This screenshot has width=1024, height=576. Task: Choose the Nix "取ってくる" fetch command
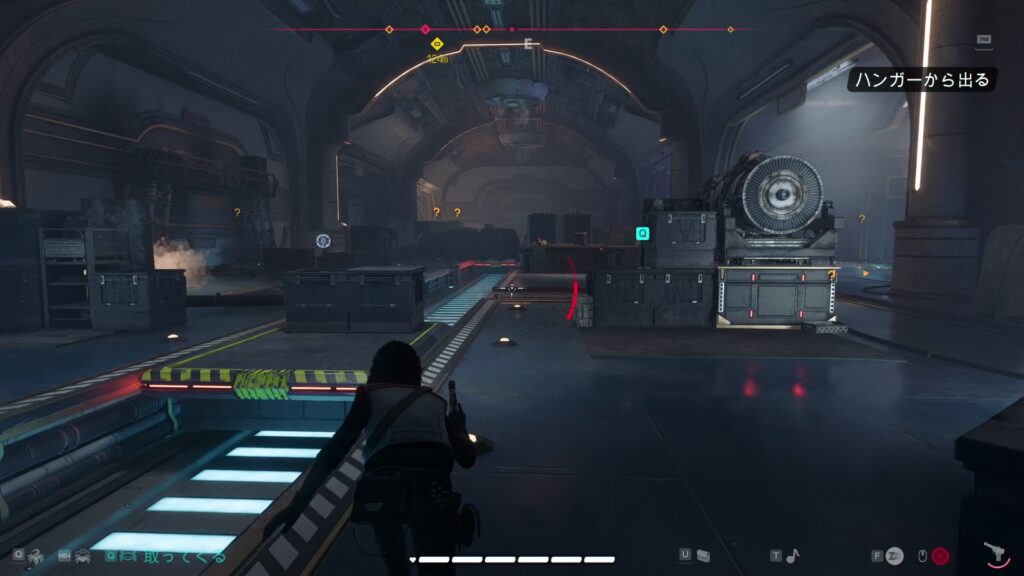[183, 556]
